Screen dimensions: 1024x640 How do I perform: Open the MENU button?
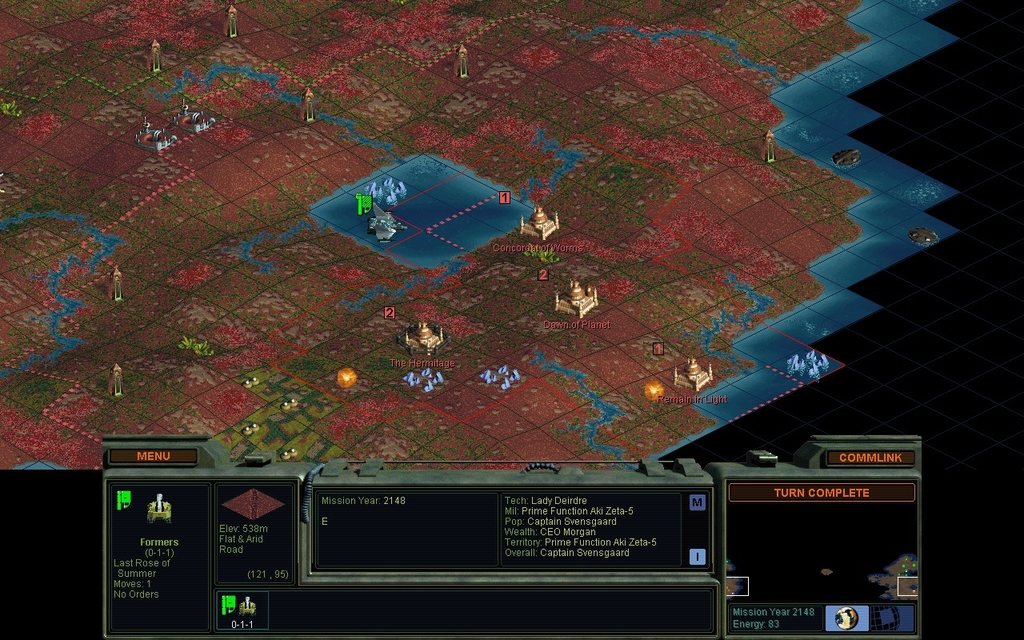(x=153, y=457)
